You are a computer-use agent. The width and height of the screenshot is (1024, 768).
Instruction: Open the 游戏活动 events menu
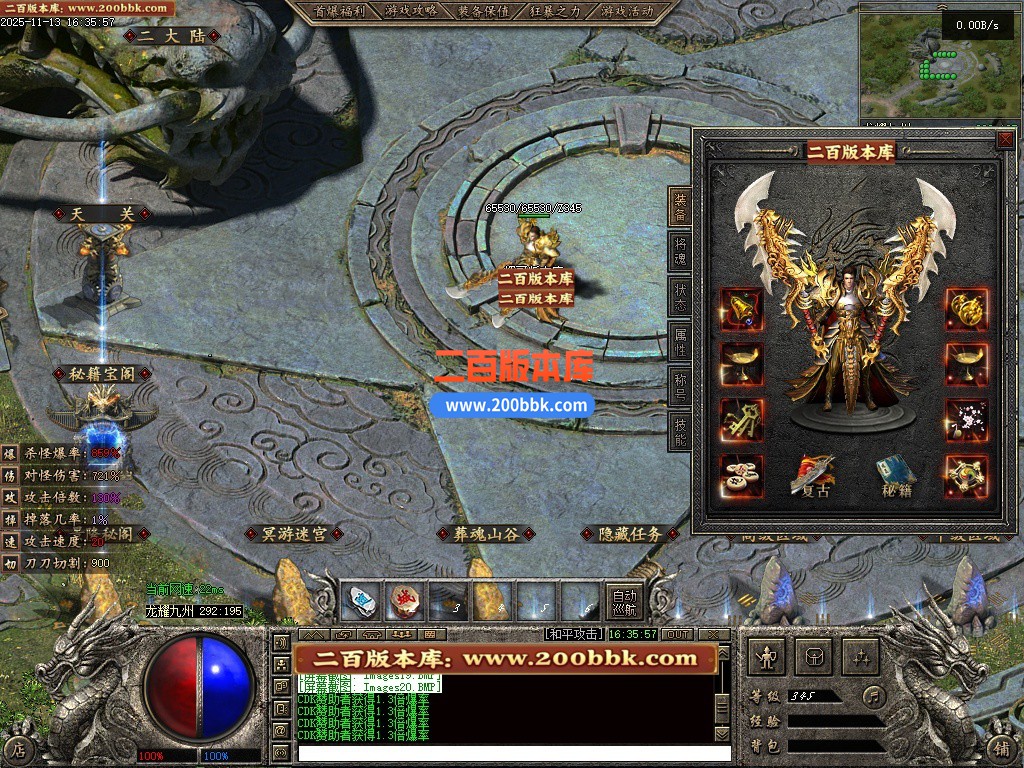[628, 11]
